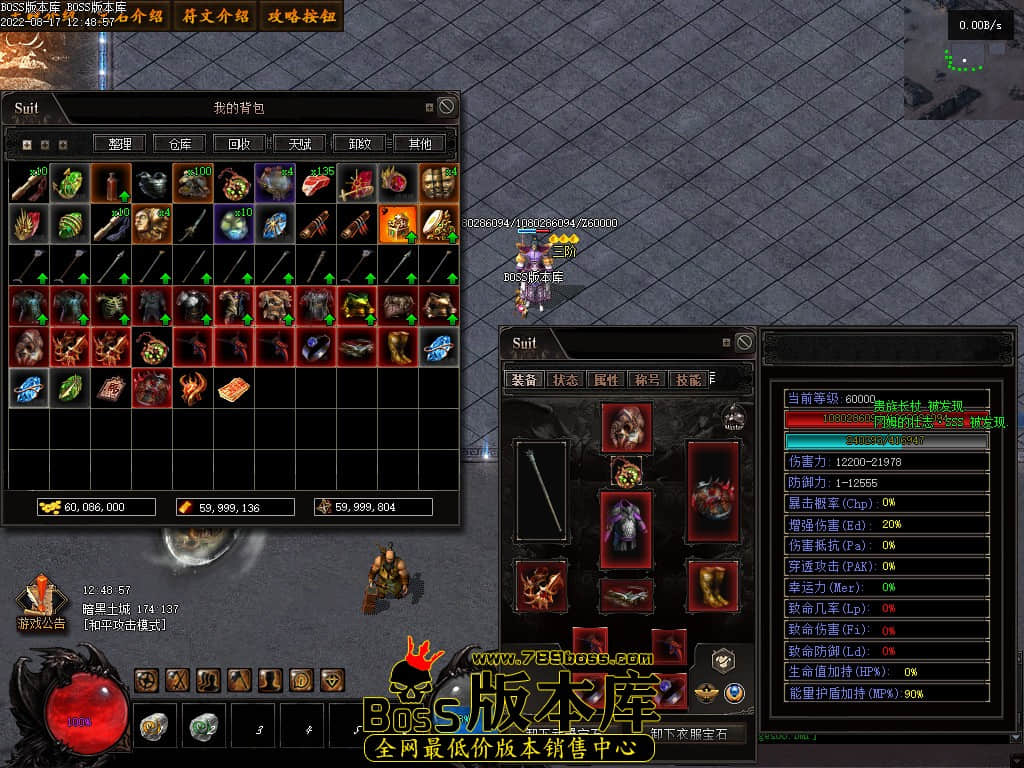This screenshot has width=1024, height=768.
Task: Open the 属性 attributes tab
Action: (x=606, y=380)
